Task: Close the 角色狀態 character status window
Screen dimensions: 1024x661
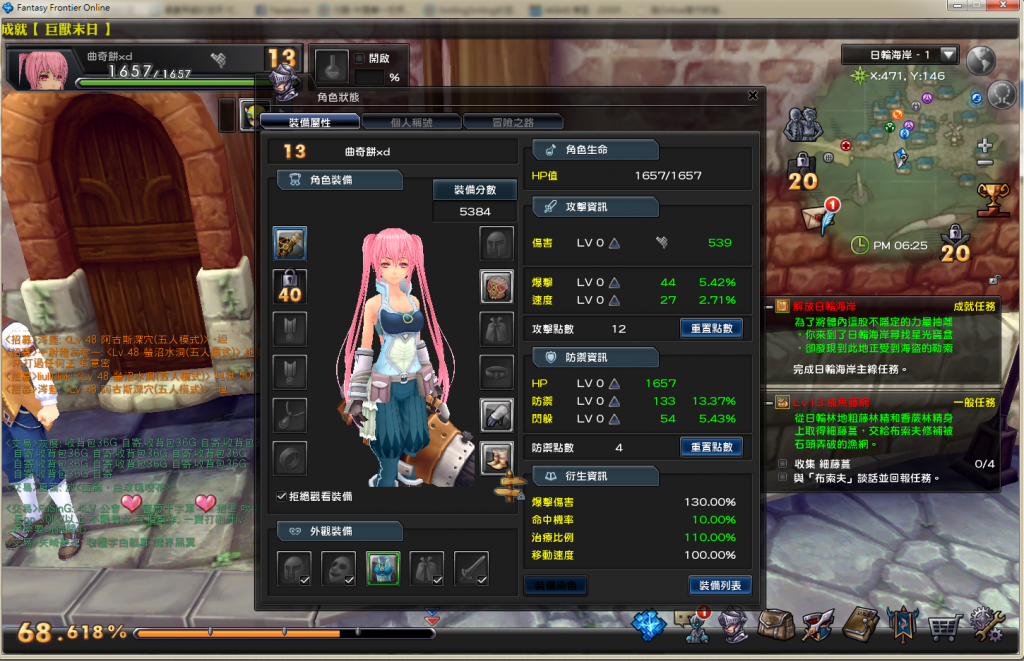Action: [752, 96]
